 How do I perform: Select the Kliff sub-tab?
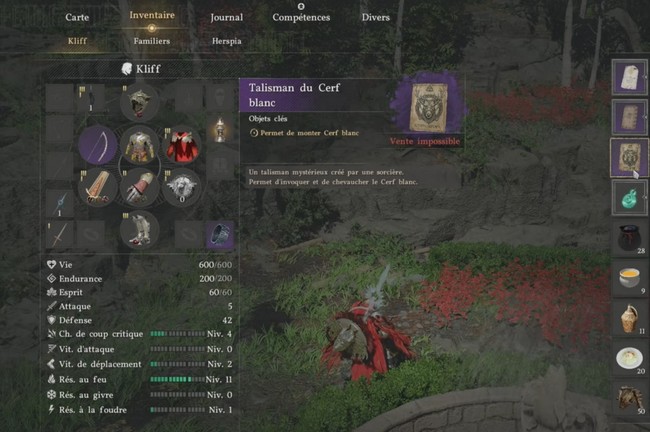coord(77,41)
